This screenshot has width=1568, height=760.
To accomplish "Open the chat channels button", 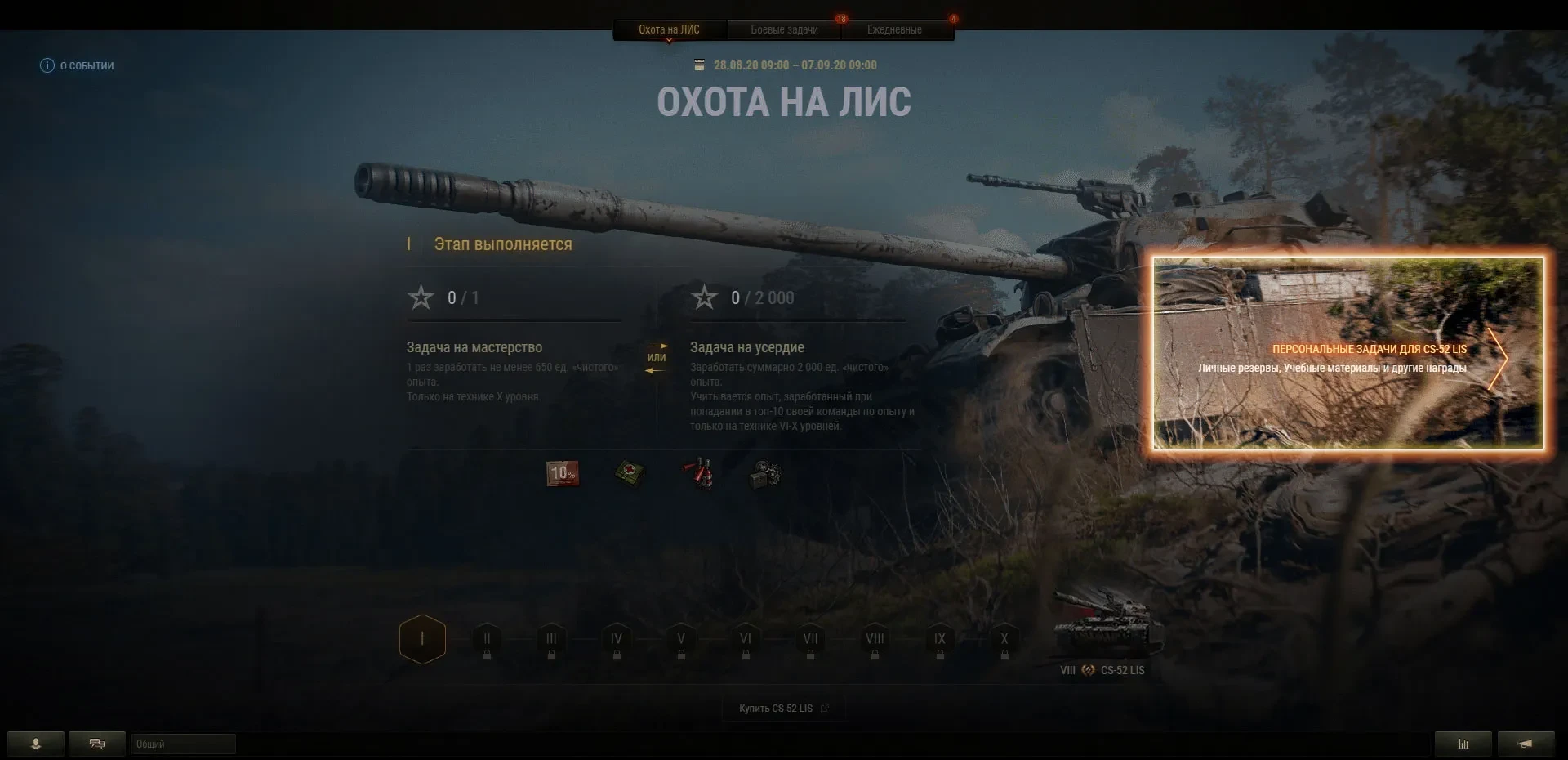I will [x=97, y=744].
